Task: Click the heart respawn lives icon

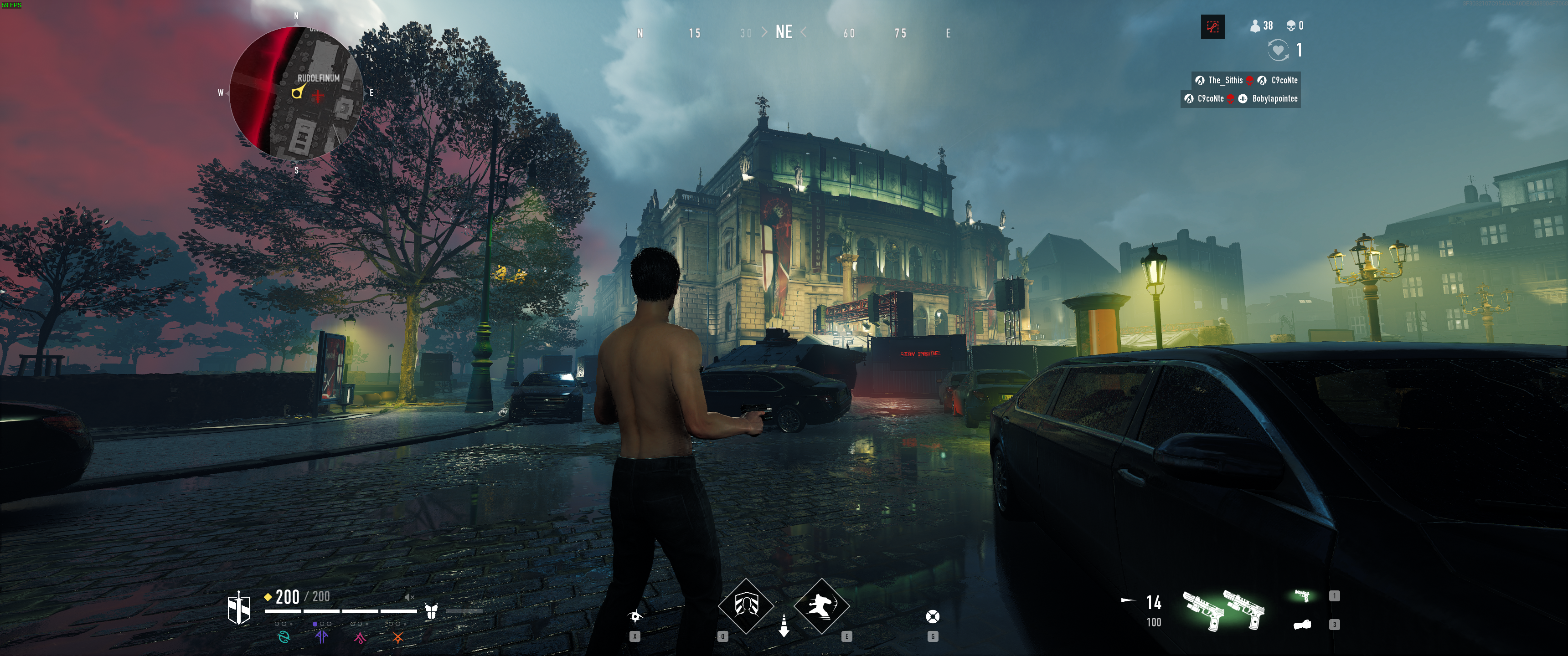Action: pos(1278,50)
